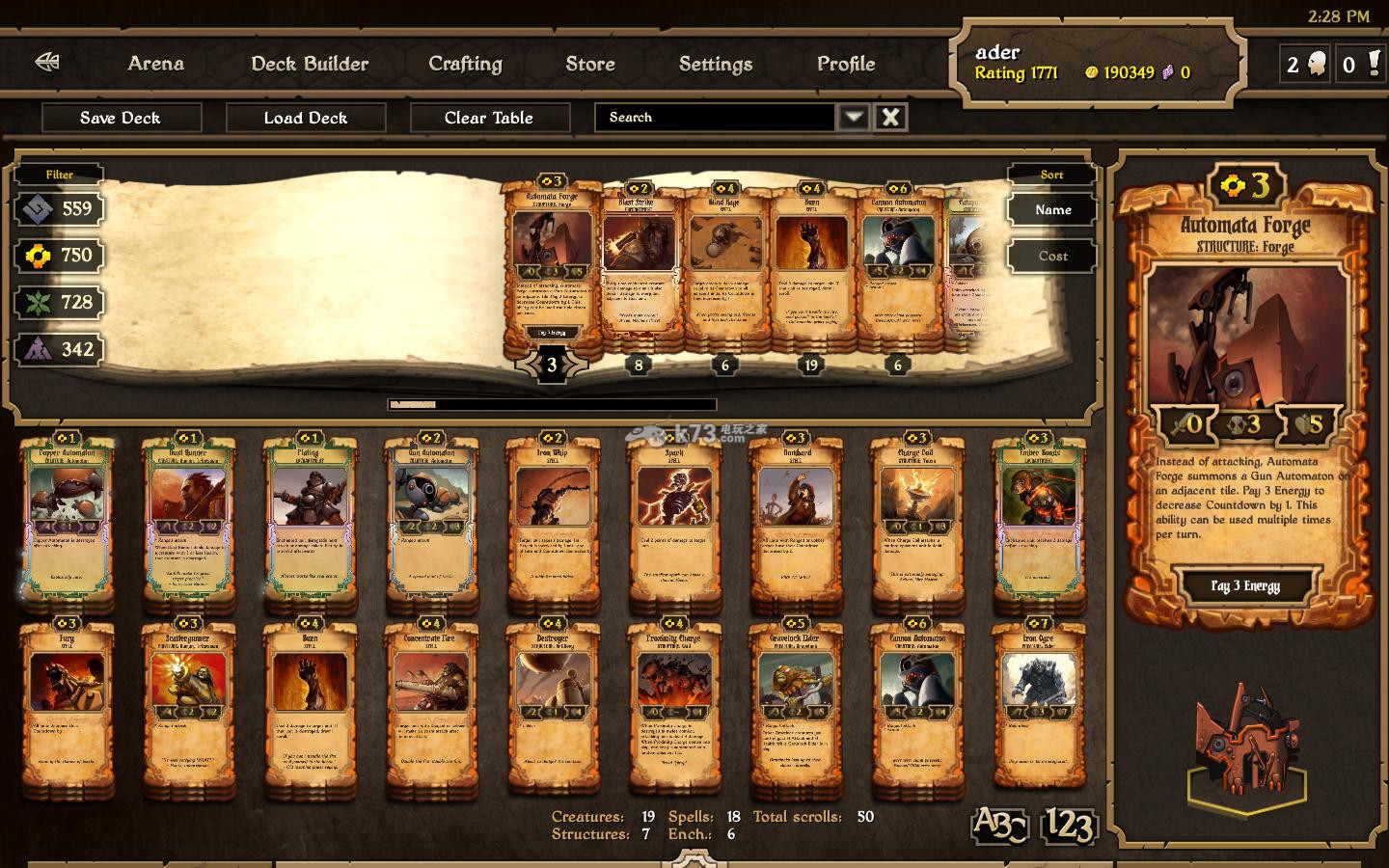
Task: Click the back arrow icon
Action: pos(47,63)
